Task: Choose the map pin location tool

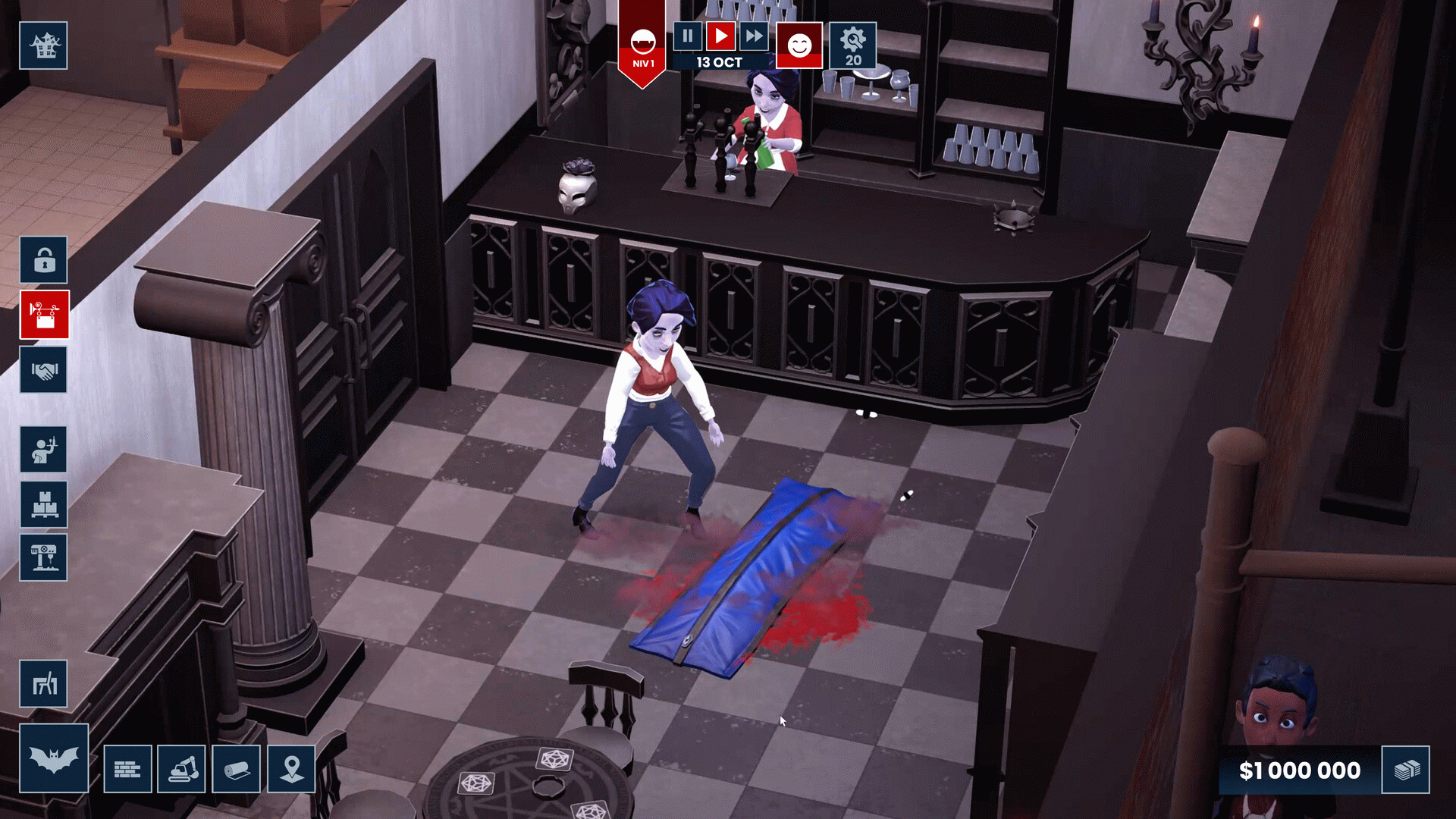Action: tap(291, 770)
